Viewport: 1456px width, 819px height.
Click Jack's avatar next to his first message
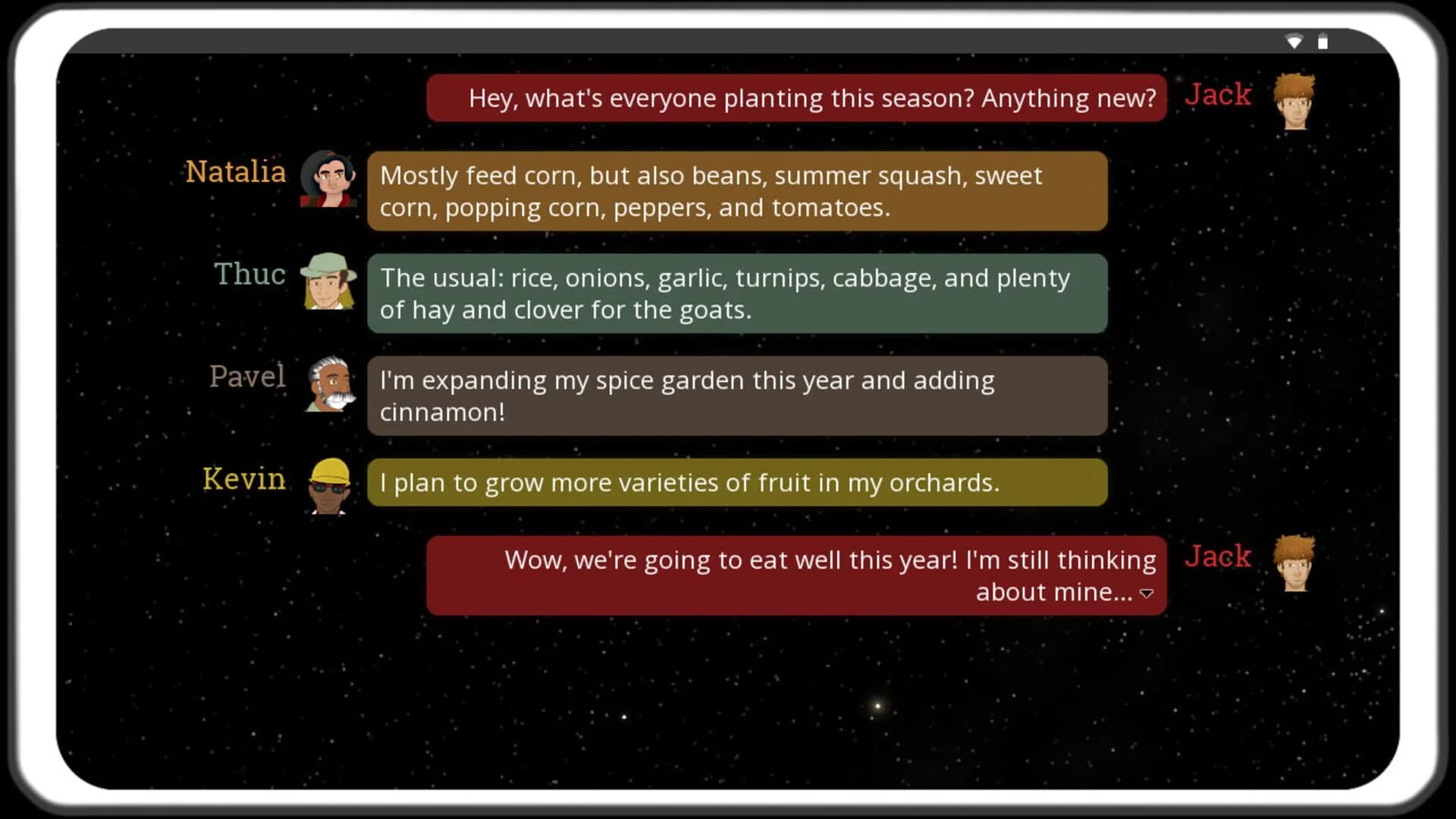1294,101
